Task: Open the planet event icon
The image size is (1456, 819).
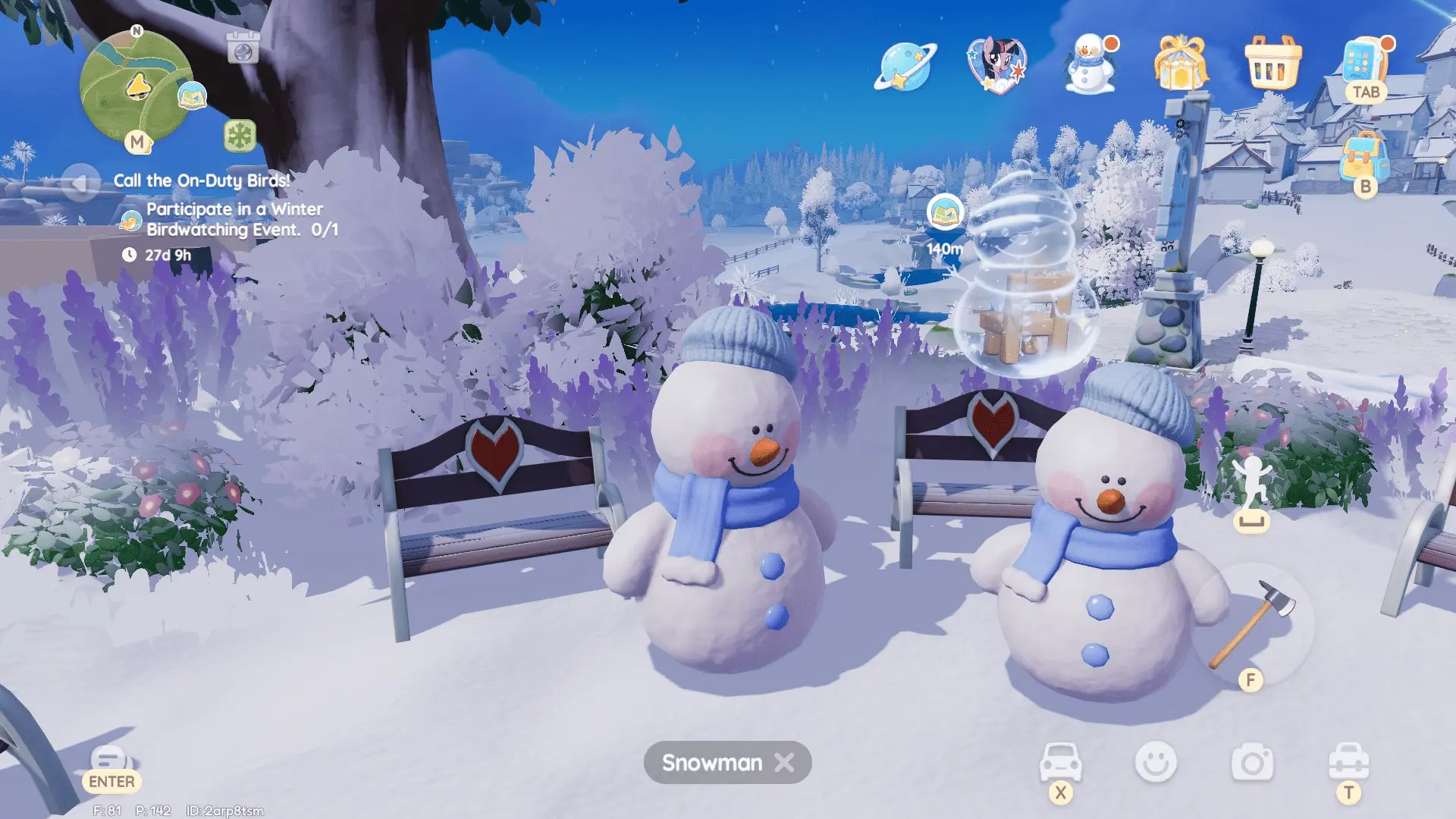Action: point(905,67)
